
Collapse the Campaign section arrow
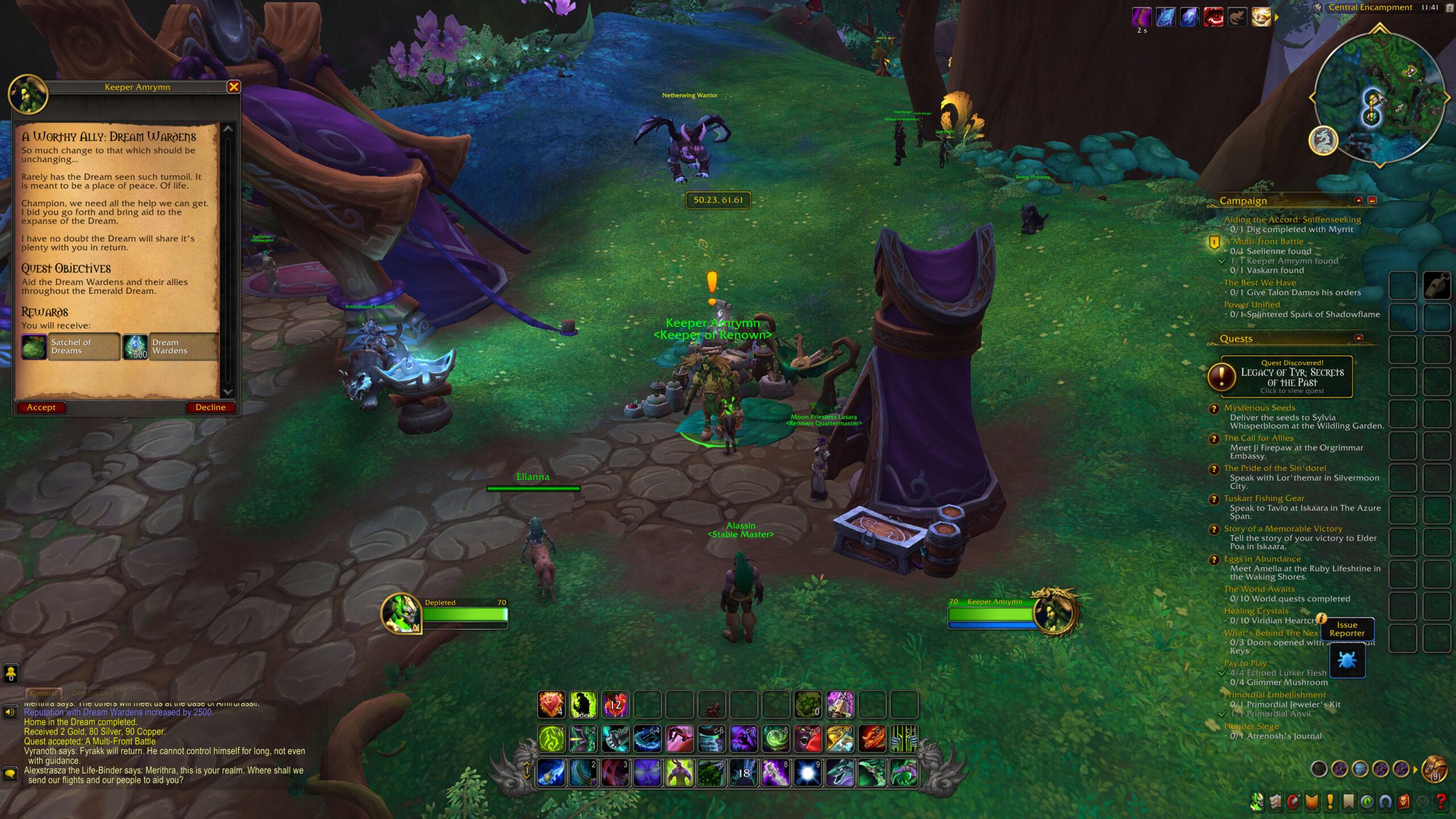(x=1358, y=200)
